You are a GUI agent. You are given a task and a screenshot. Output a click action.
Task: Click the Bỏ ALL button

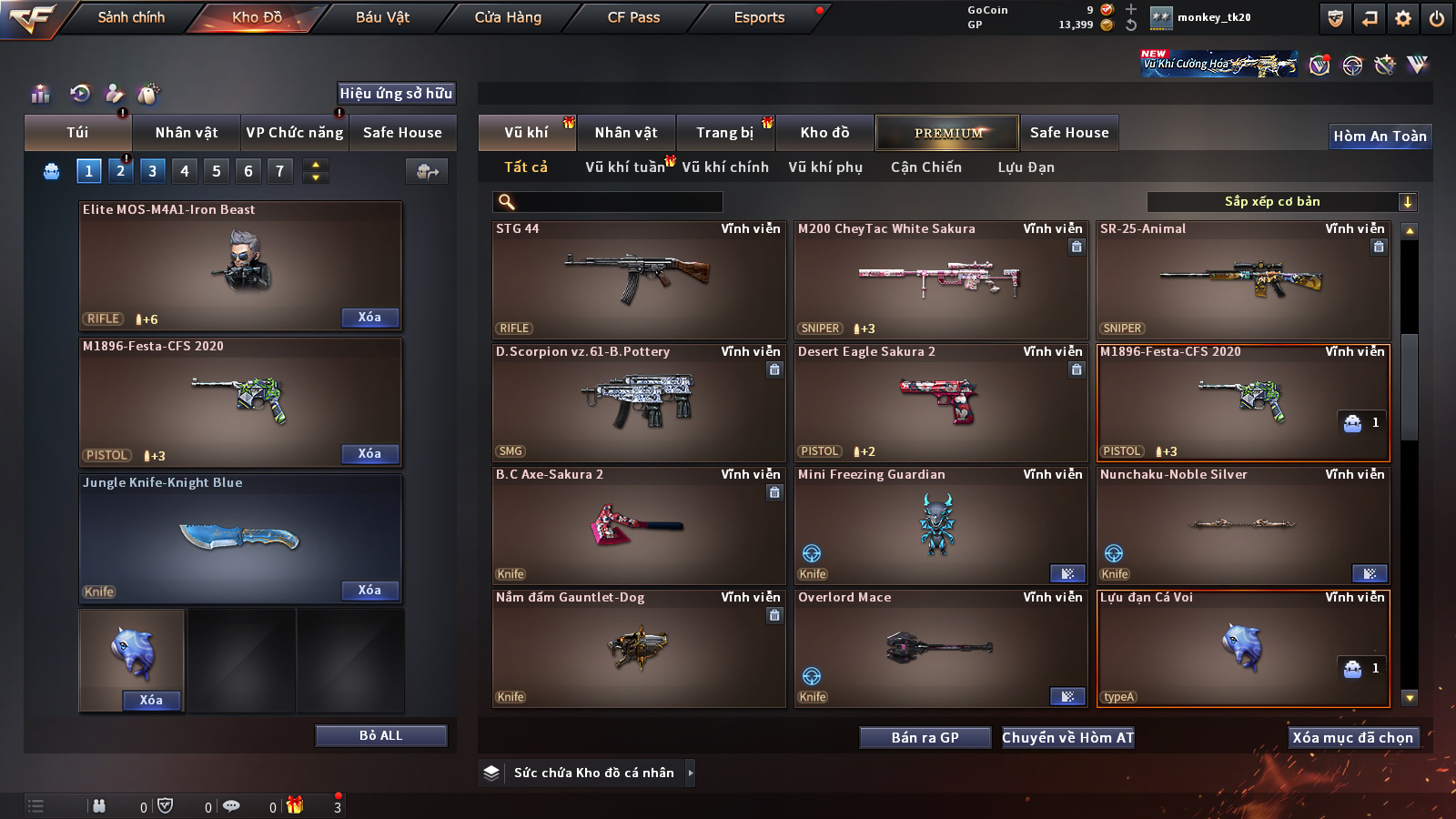(x=380, y=735)
